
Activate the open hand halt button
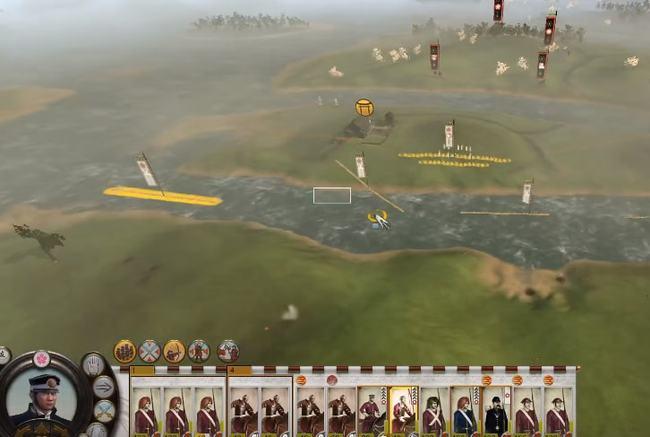[x=92, y=365]
